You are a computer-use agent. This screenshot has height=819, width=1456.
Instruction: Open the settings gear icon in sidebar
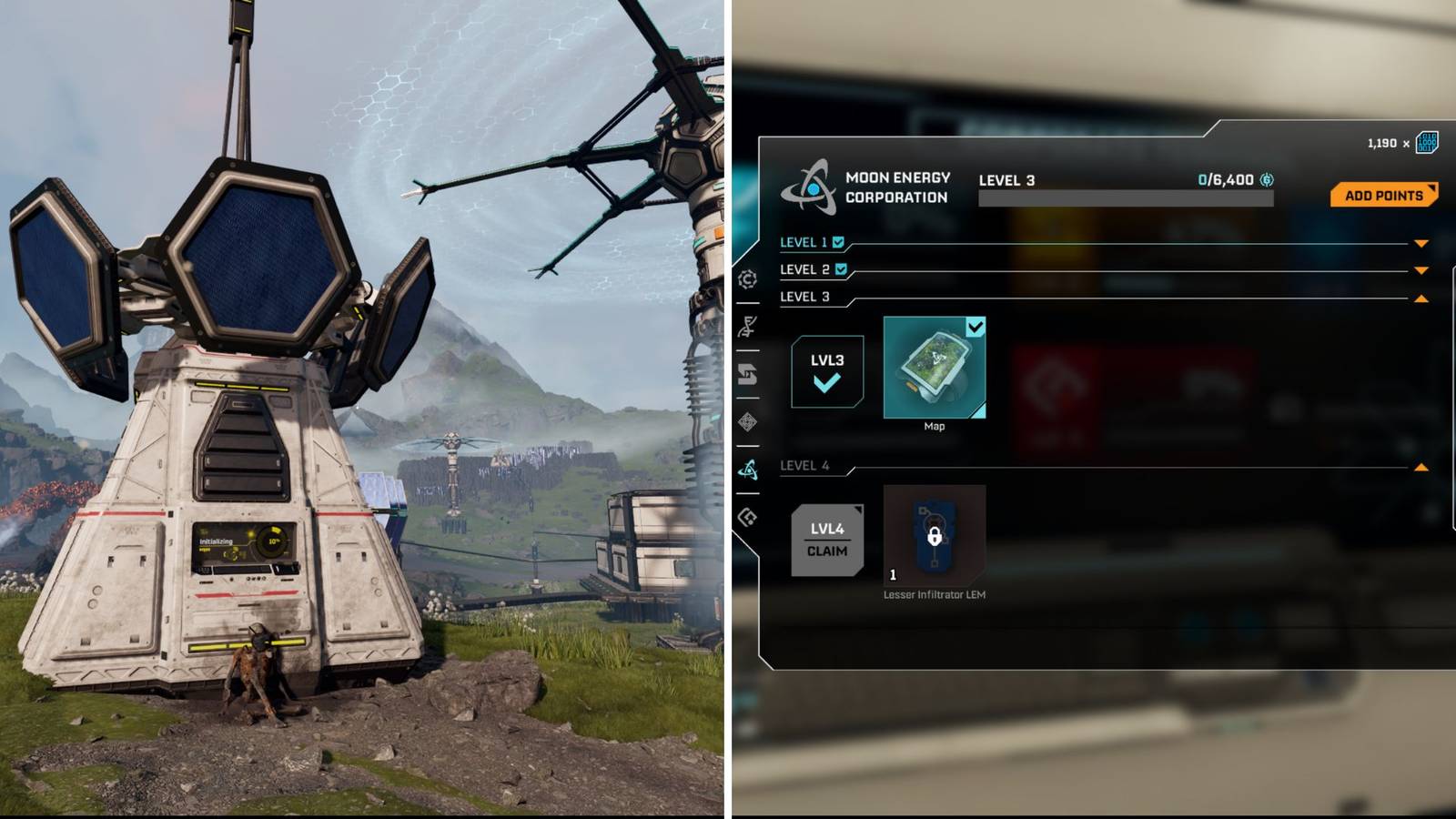tap(748, 280)
